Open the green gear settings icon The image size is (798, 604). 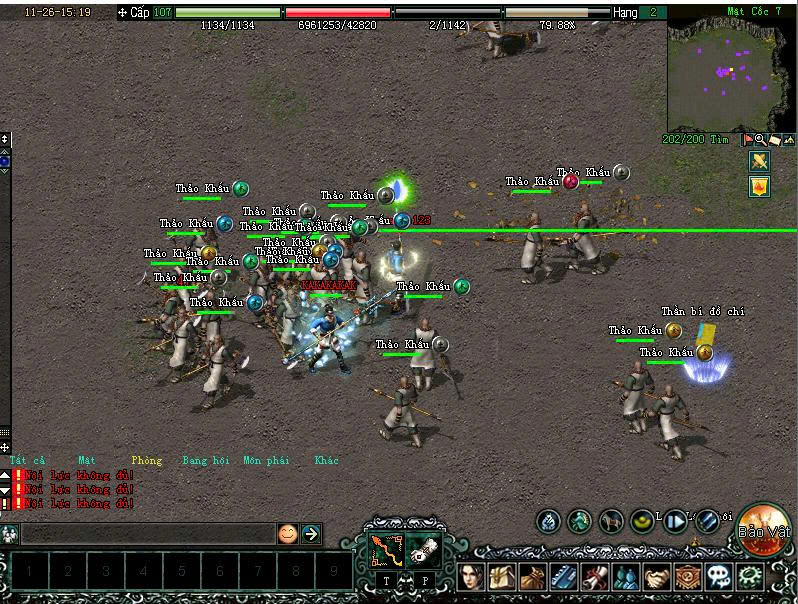click(x=749, y=578)
